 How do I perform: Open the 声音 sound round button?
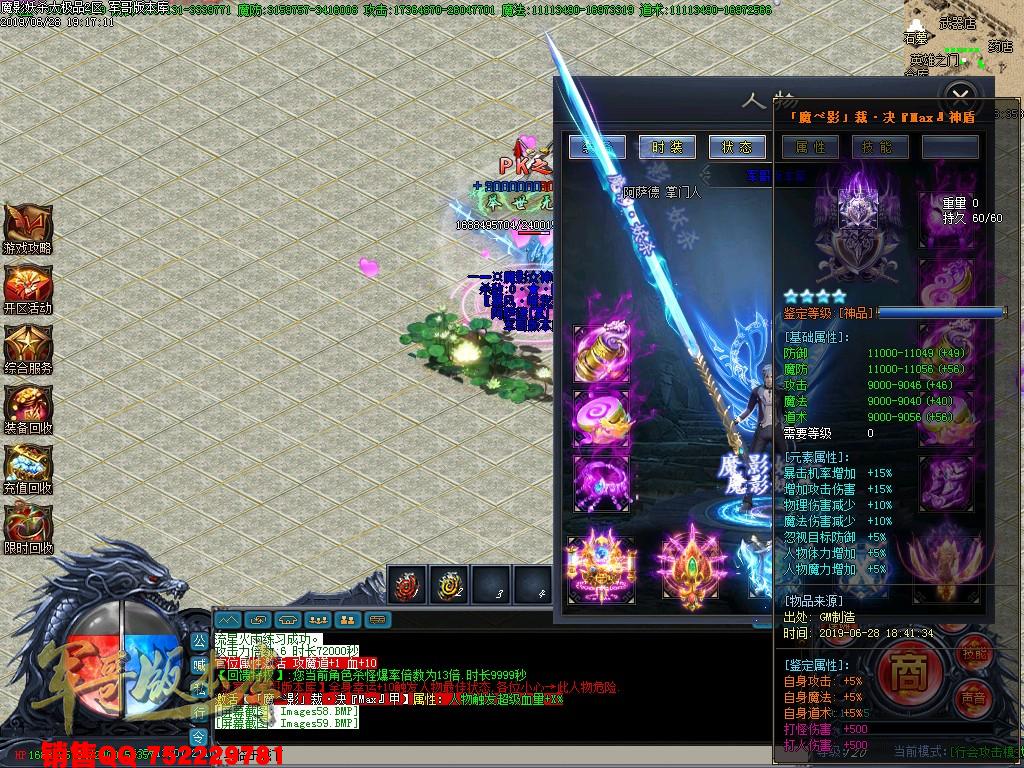pos(972,697)
